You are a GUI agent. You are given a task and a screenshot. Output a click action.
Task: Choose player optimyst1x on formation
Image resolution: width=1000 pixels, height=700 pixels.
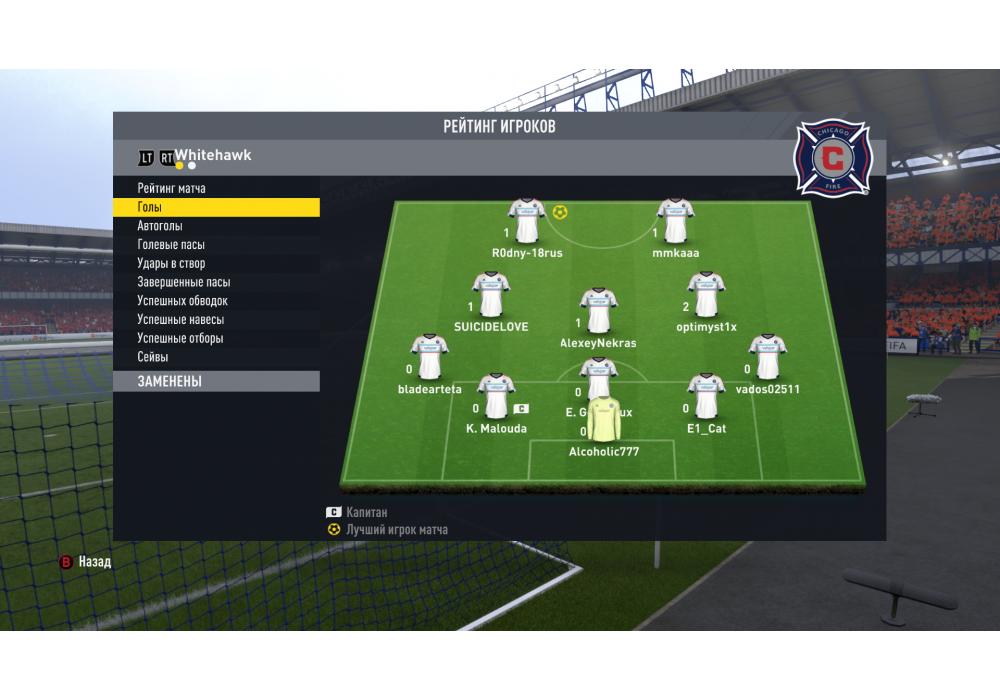[706, 296]
